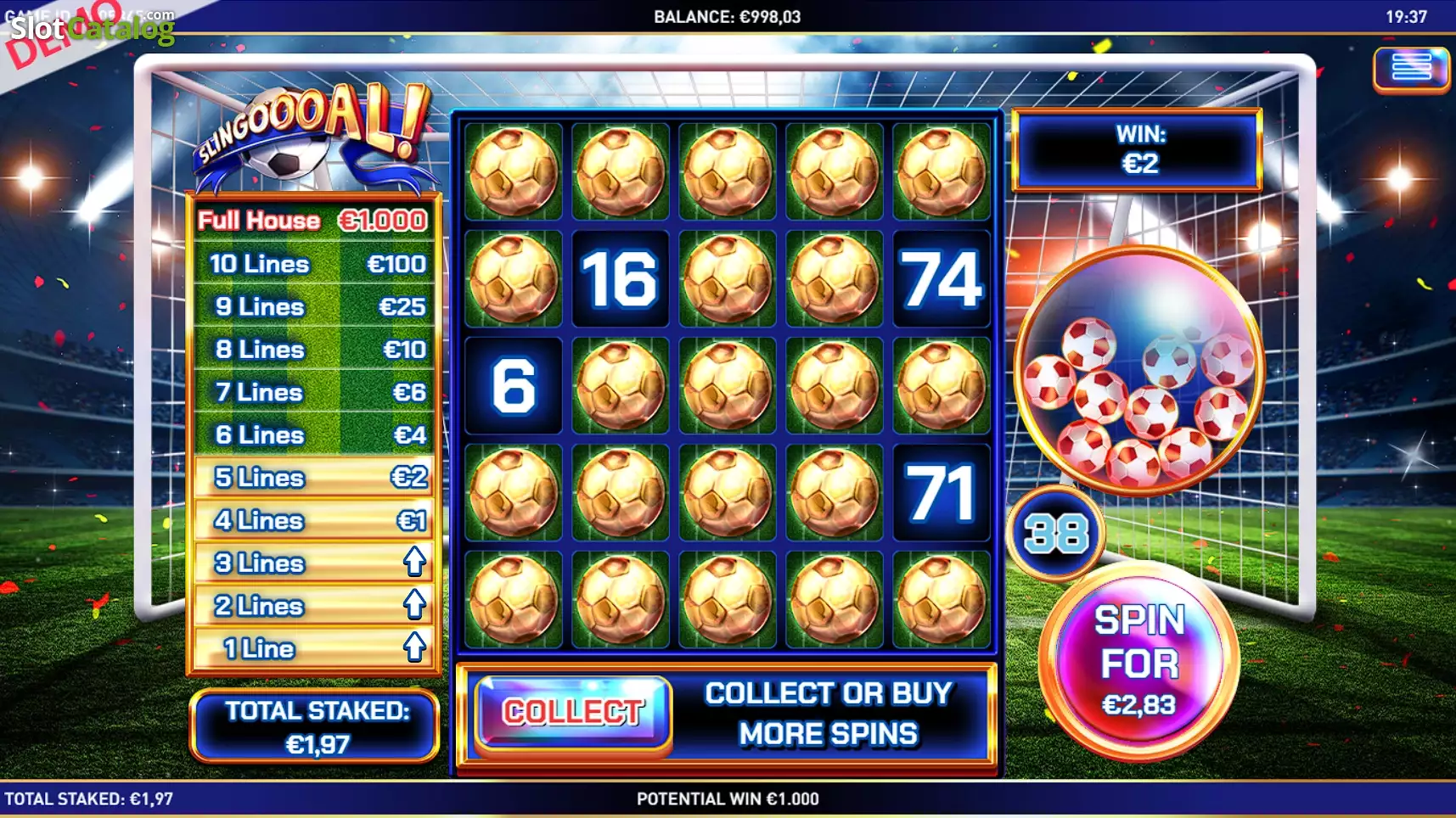This screenshot has height=818, width=1456.
Task: Open the hamburger menu
Action: coord(1410,67)
